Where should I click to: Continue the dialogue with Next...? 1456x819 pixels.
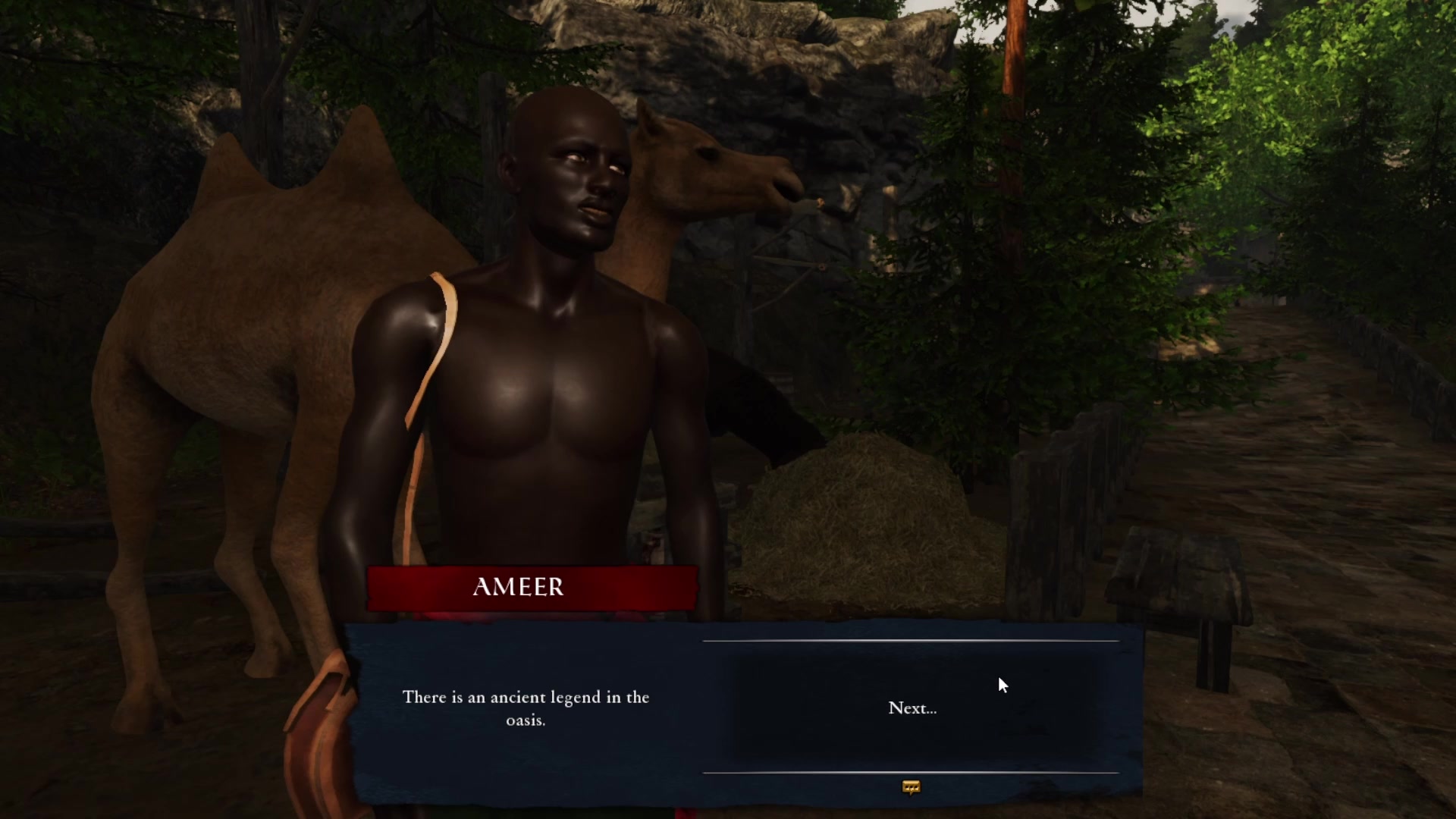(912, 708)
